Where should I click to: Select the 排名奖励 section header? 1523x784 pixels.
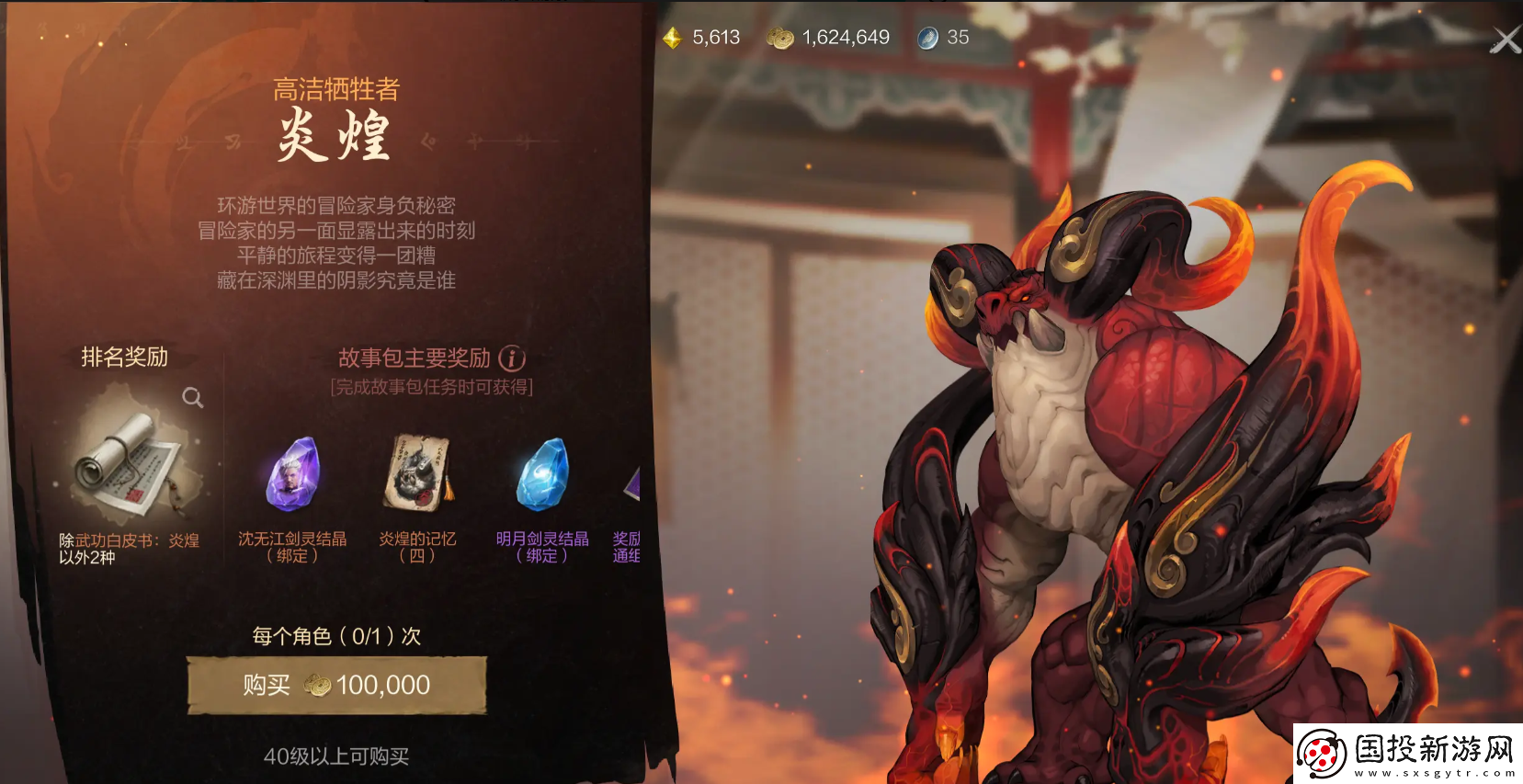point(122,358)
